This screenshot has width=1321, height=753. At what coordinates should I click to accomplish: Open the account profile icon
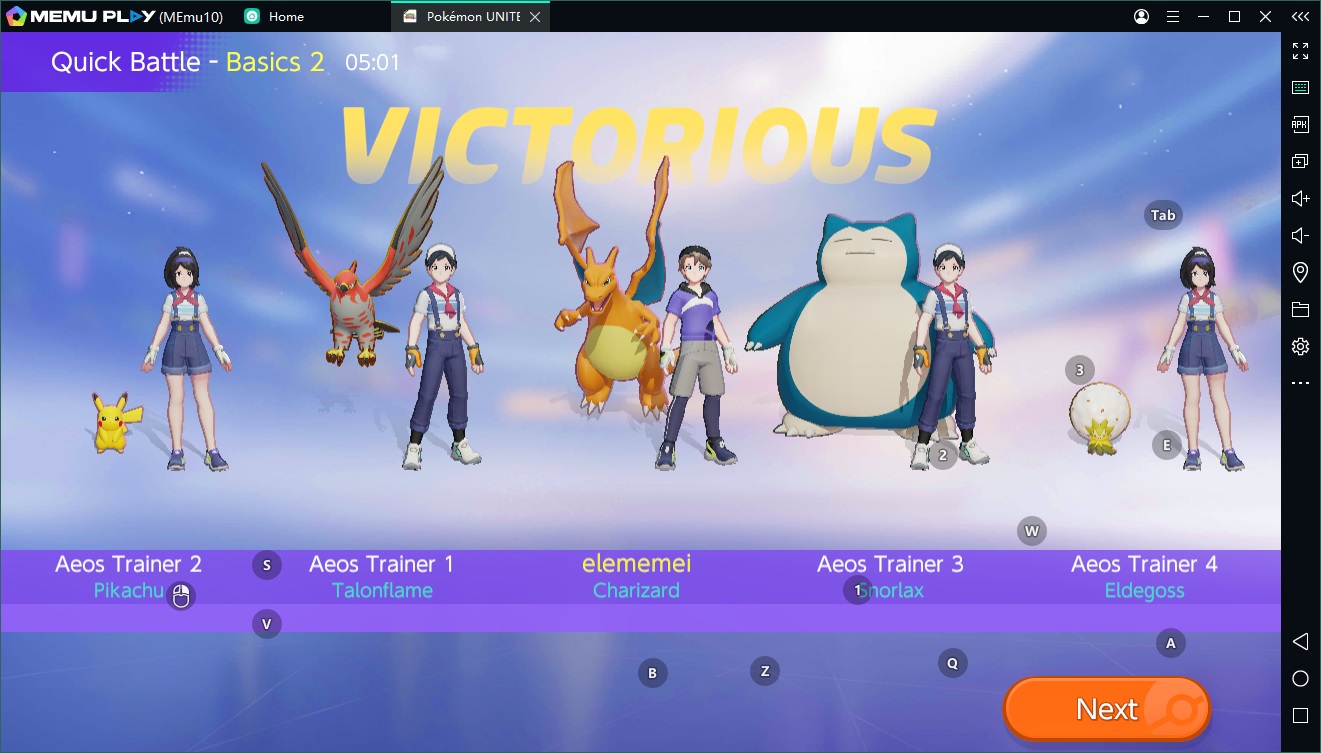pyautogui.click(x=1140, y=16)
